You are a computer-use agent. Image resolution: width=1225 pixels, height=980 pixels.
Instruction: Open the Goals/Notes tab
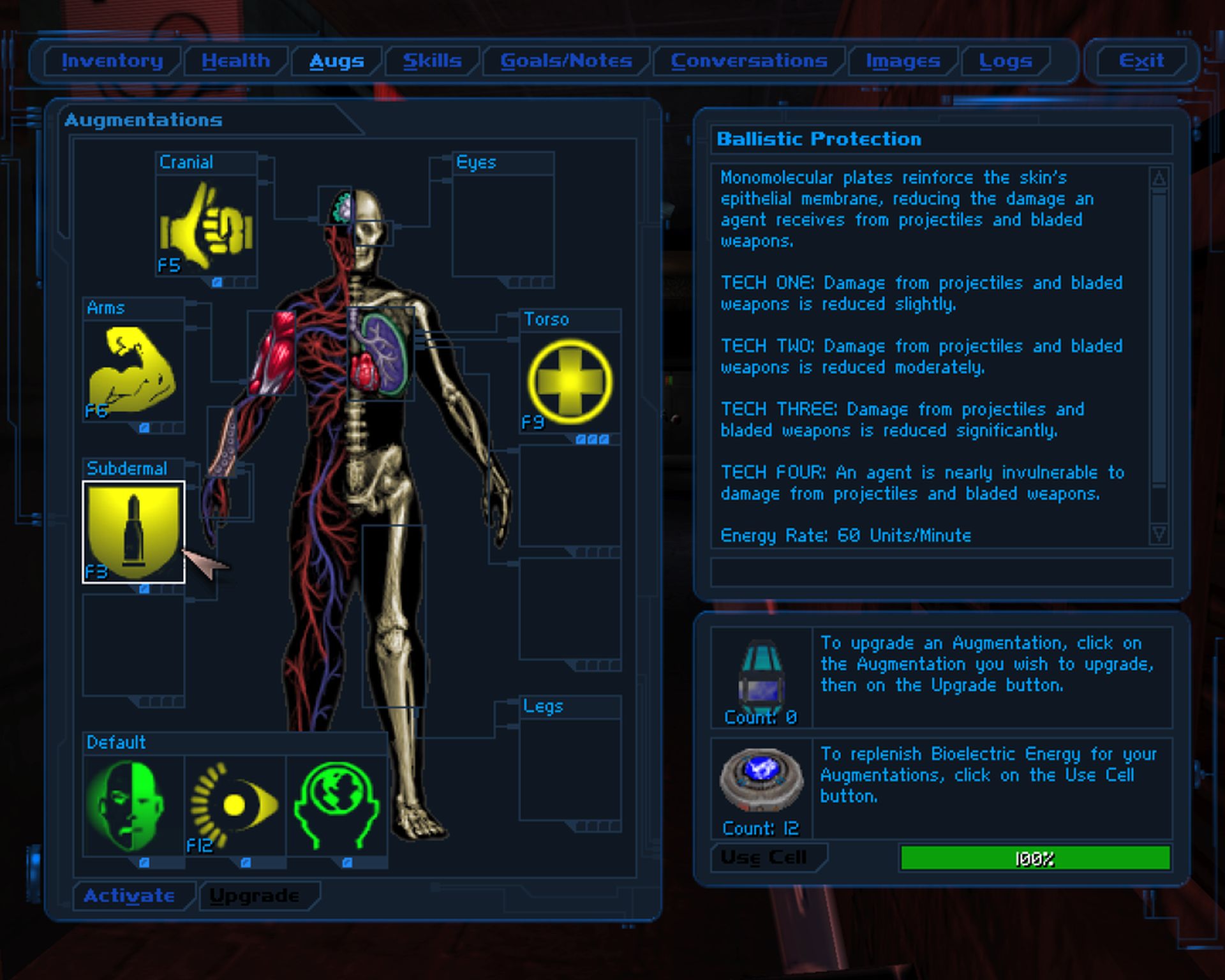(x=566, y=61)
